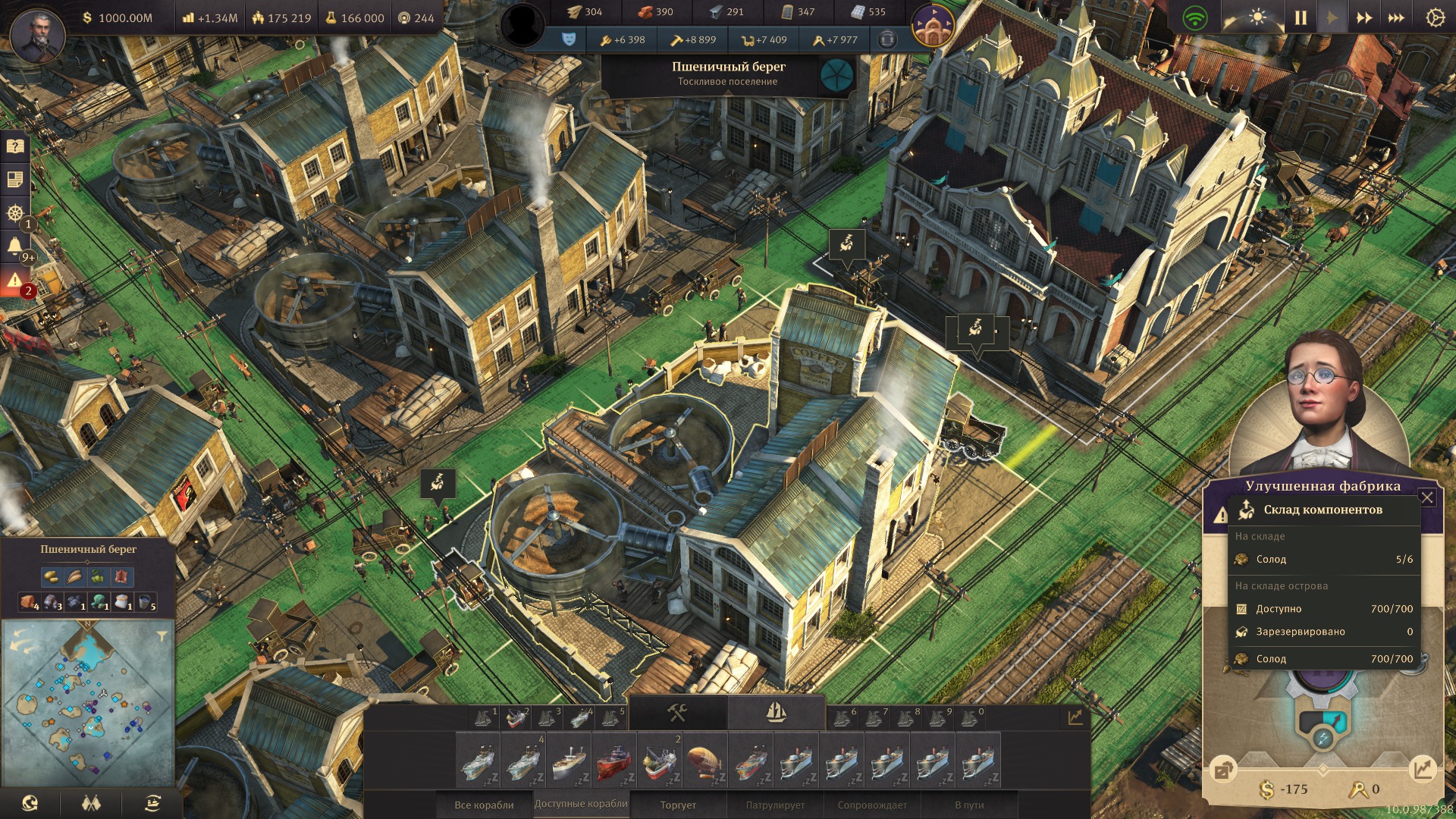Open the ships menu with sailboat icon

tap(776, 713)
